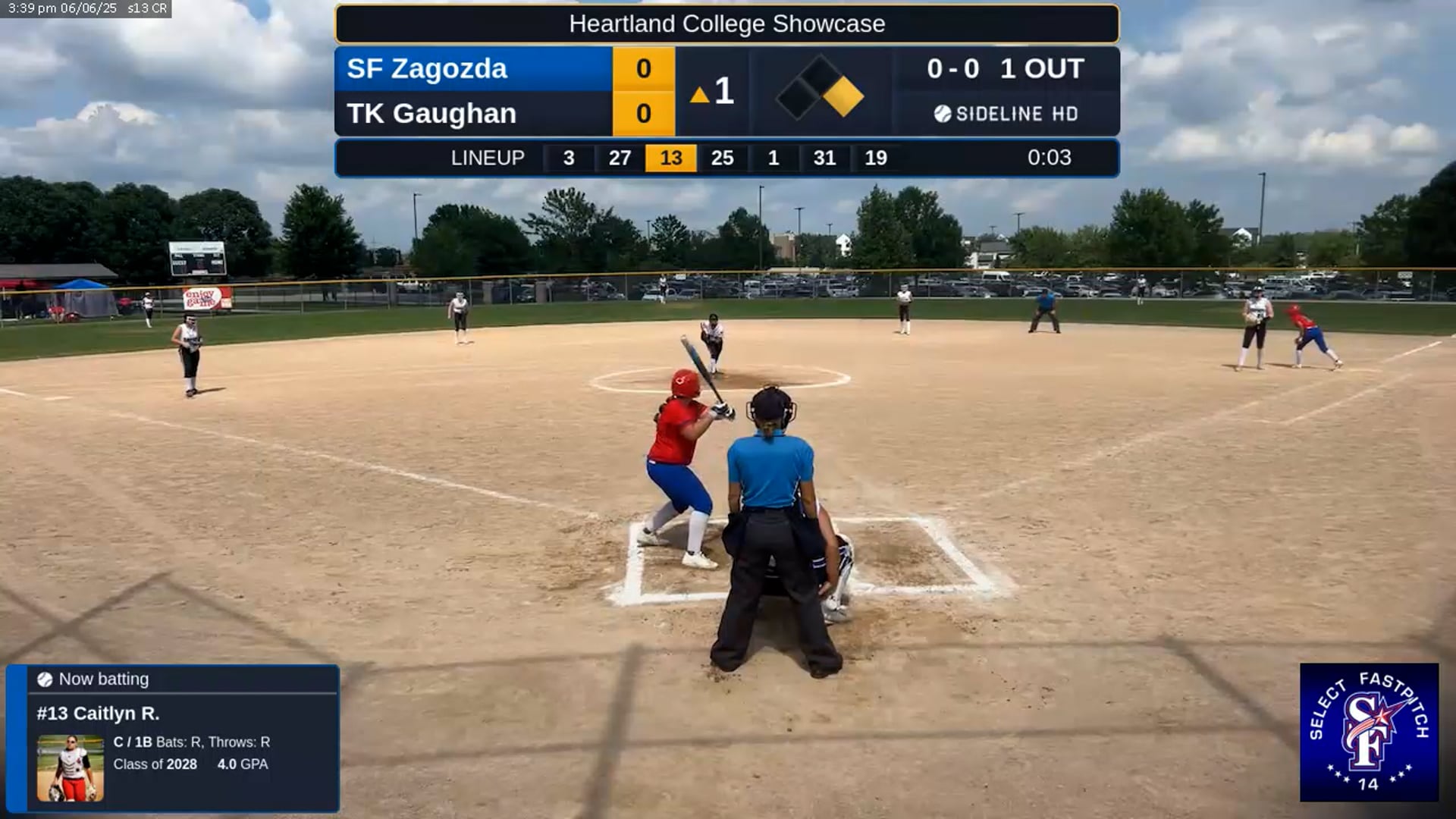Select lineup number 25
The image size is (1456, 819).
722,158
